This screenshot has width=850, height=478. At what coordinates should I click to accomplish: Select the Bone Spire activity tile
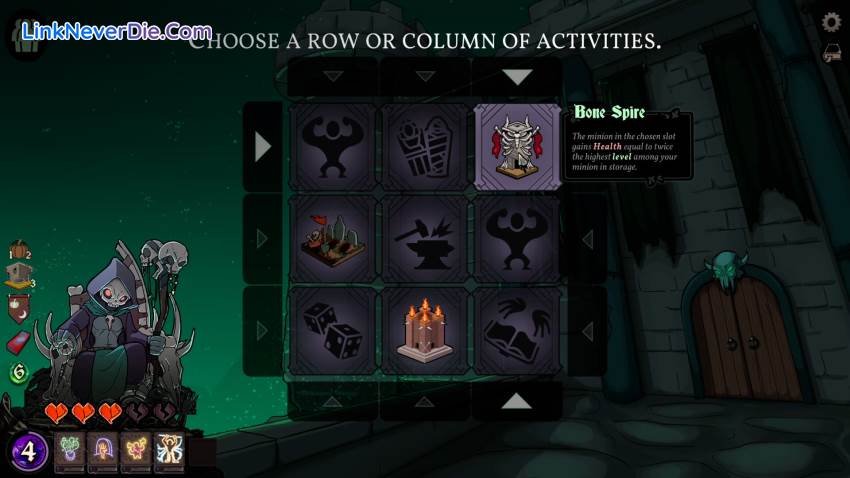pyautogui.click(x=516, y=147)
